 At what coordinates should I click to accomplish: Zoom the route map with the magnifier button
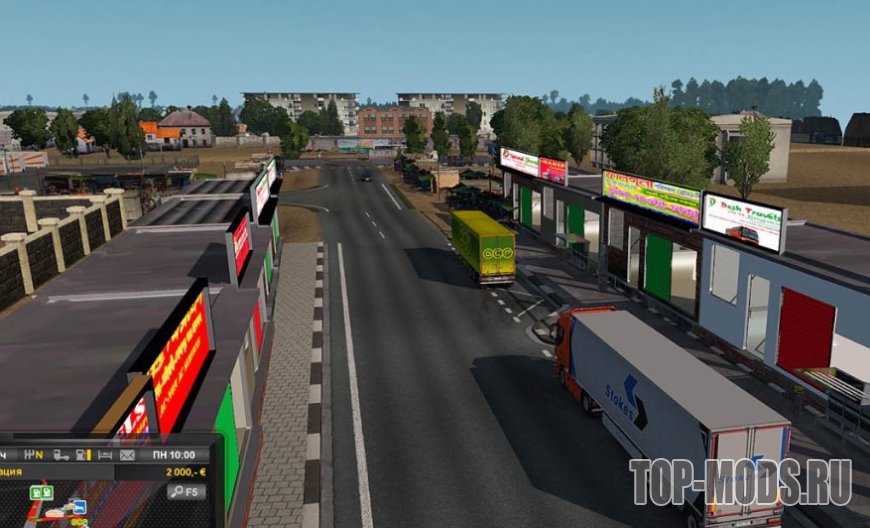pyautogui.click(x=187, y=491)
